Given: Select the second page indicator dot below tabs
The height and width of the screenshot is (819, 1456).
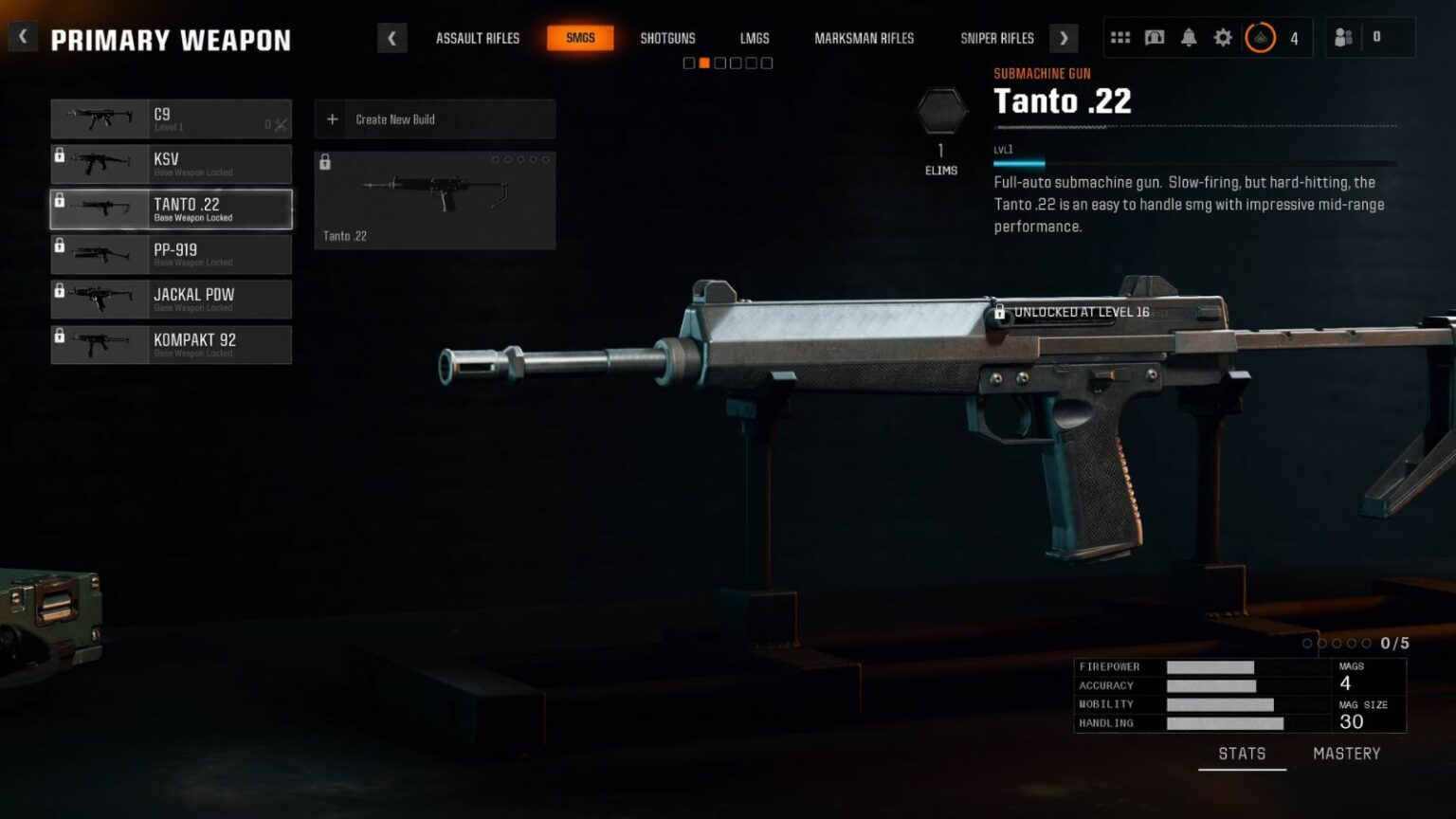Looking at the screenshot, I should tap(705, 63).
